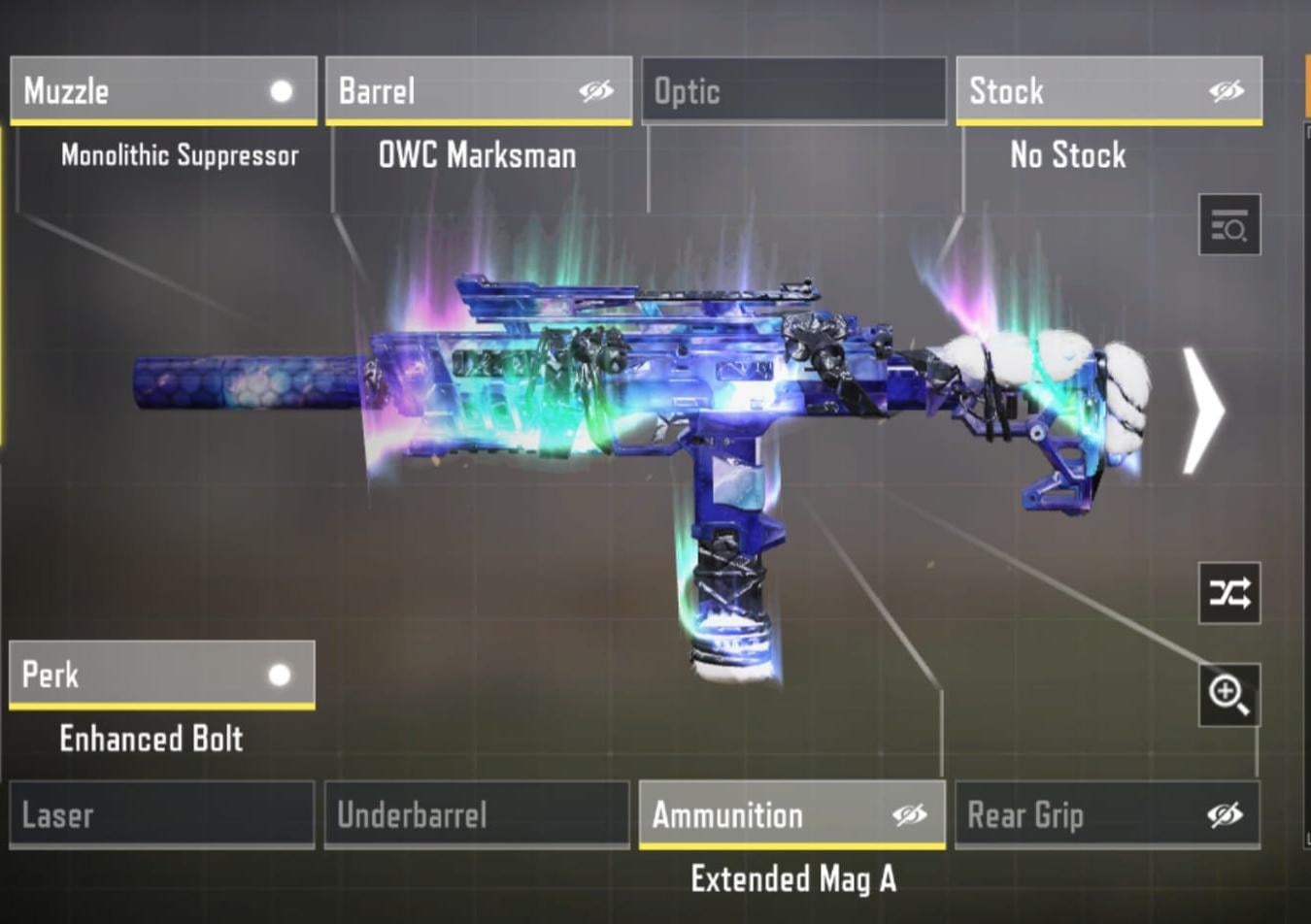Open the Muzzle attachment slot
This screenshot has width=1311, height=924.
pos(146,91)
